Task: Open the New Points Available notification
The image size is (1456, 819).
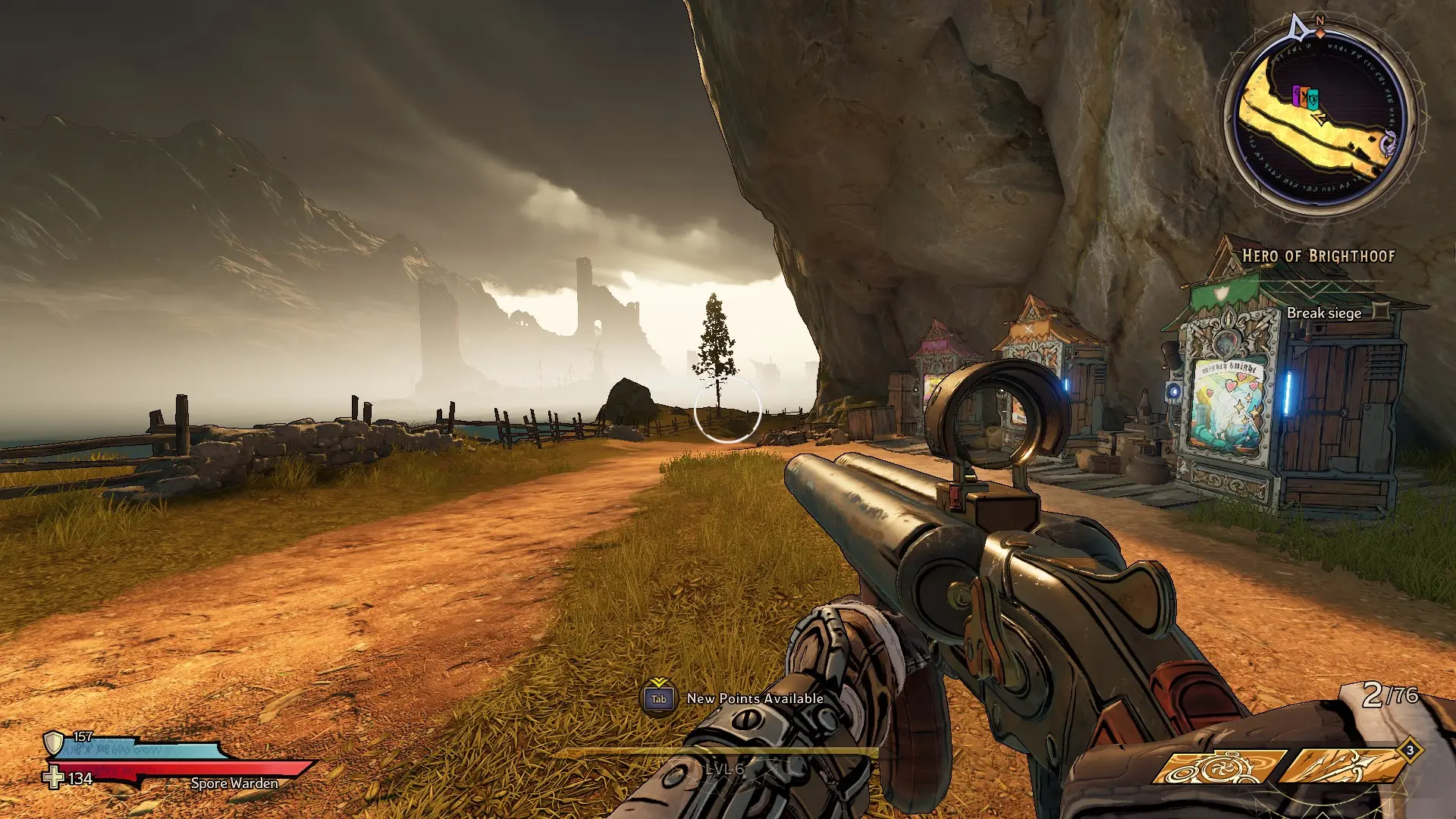Action: [734, 698]
